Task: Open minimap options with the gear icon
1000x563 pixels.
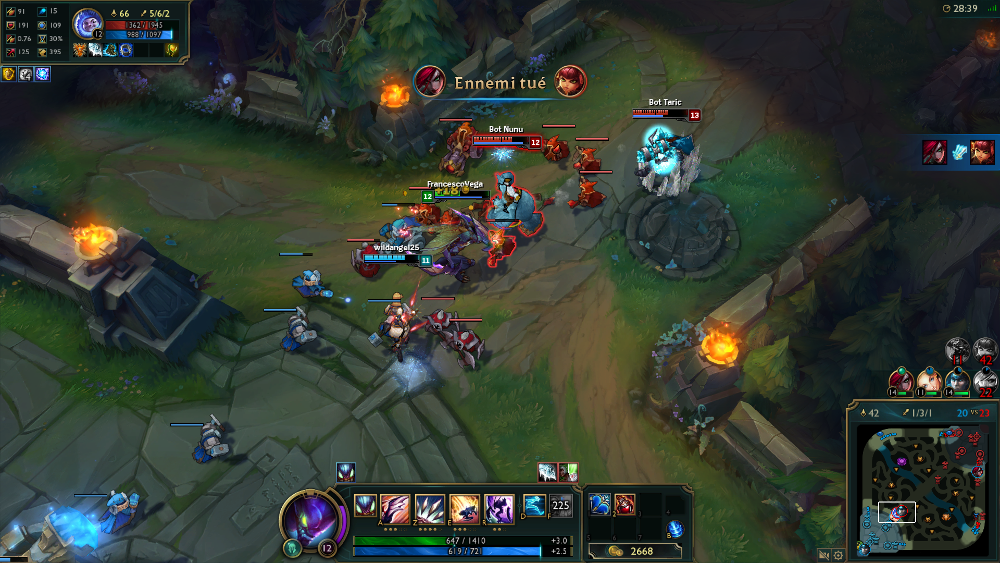Action: (x=837, y=554)
